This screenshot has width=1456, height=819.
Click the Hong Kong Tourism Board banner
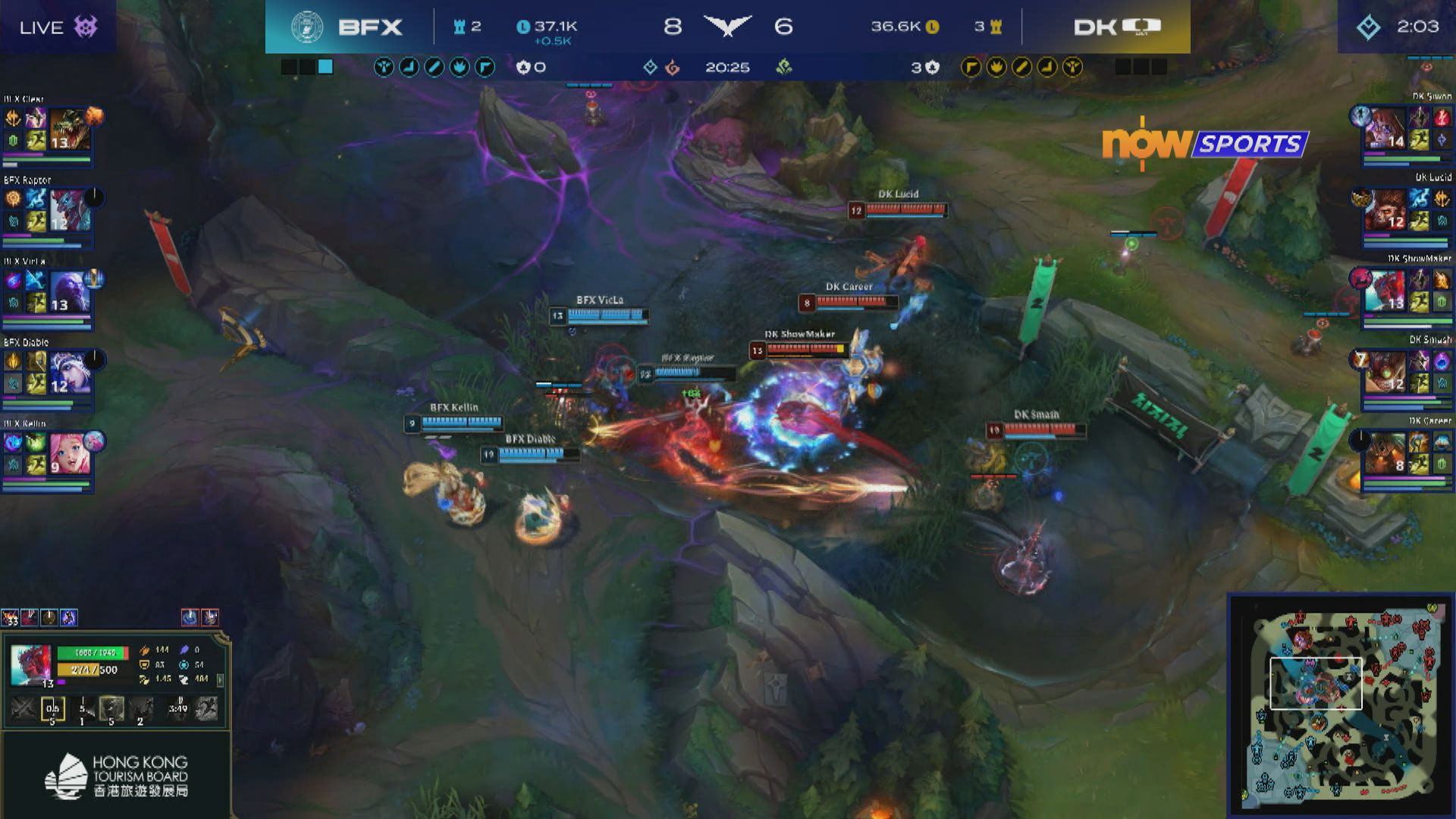[x=116, y=775]
